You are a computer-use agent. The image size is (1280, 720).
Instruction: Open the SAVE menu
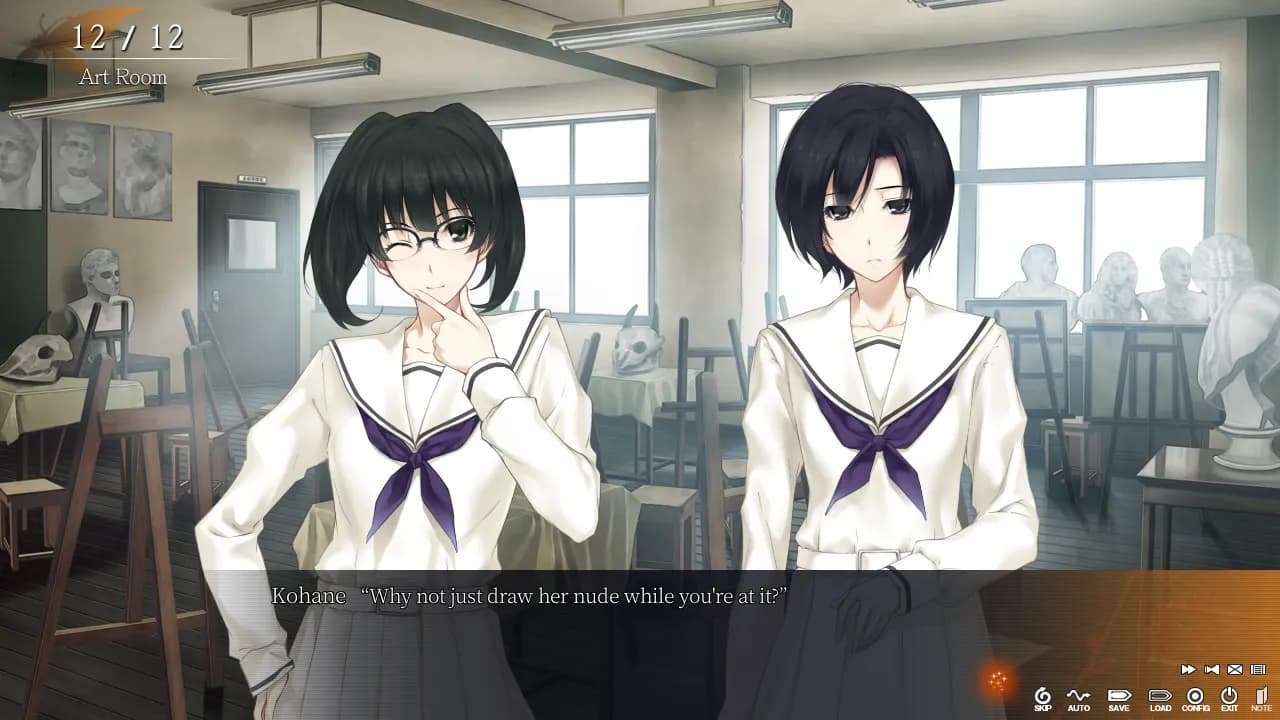pyautogui.click(x=1119, y=698)
